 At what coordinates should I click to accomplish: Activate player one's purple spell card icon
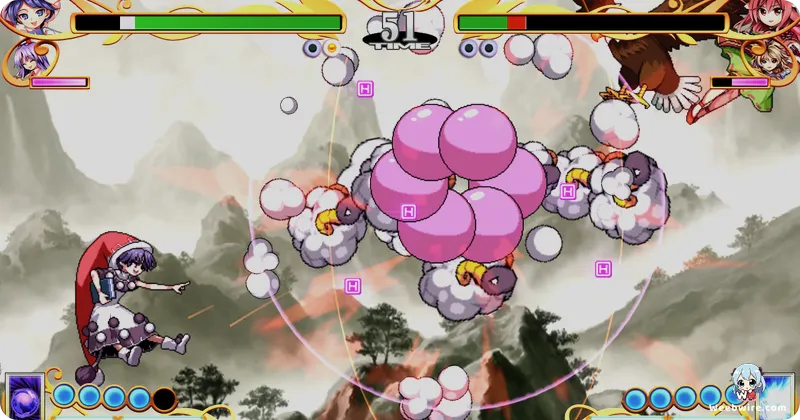pyautogui.click(x=23, y=395)
